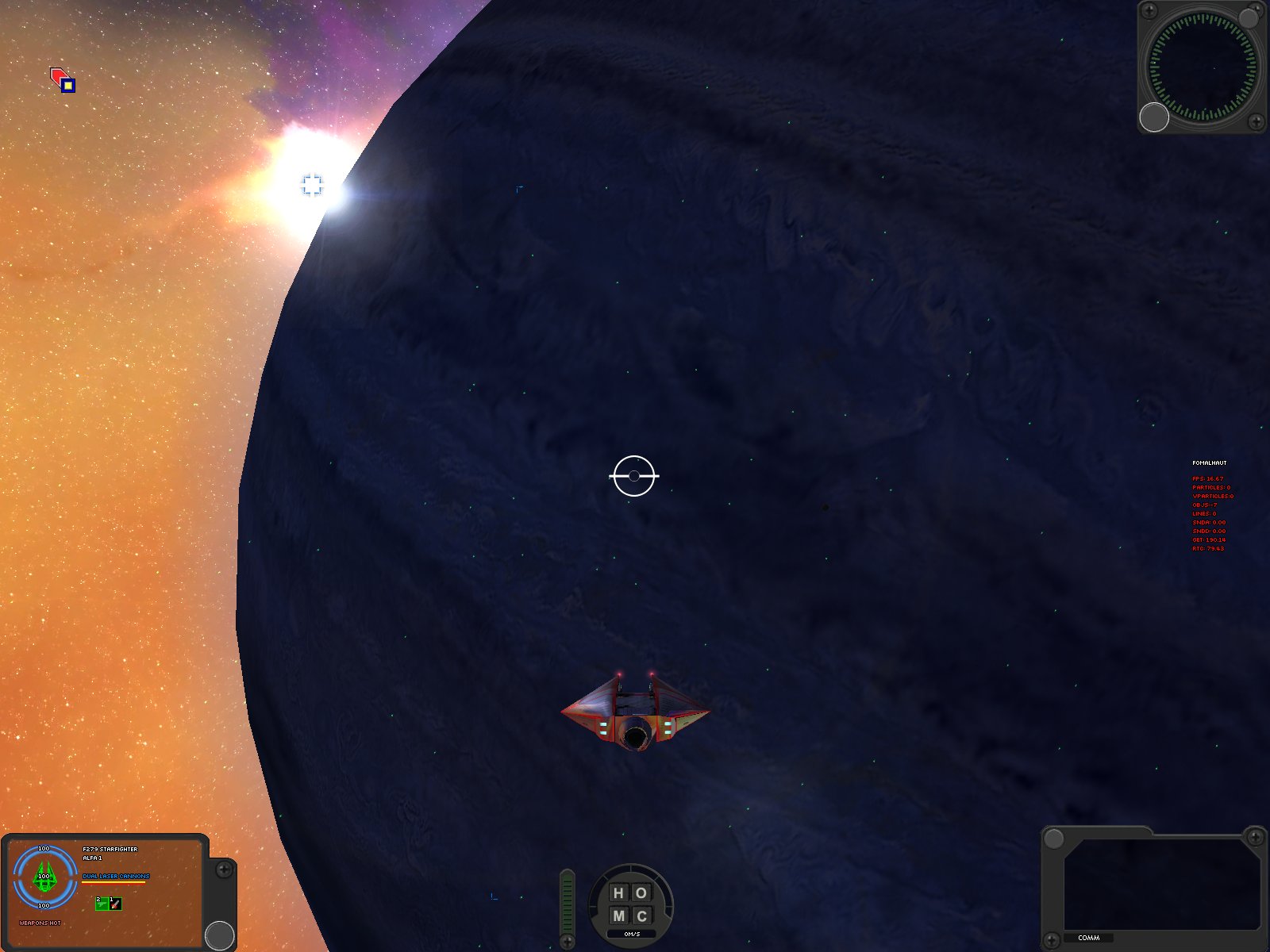The width and height of the screenshot is (1270, 952).
Task: Open the COMM panel label
Action: [x=1091, y=938]
